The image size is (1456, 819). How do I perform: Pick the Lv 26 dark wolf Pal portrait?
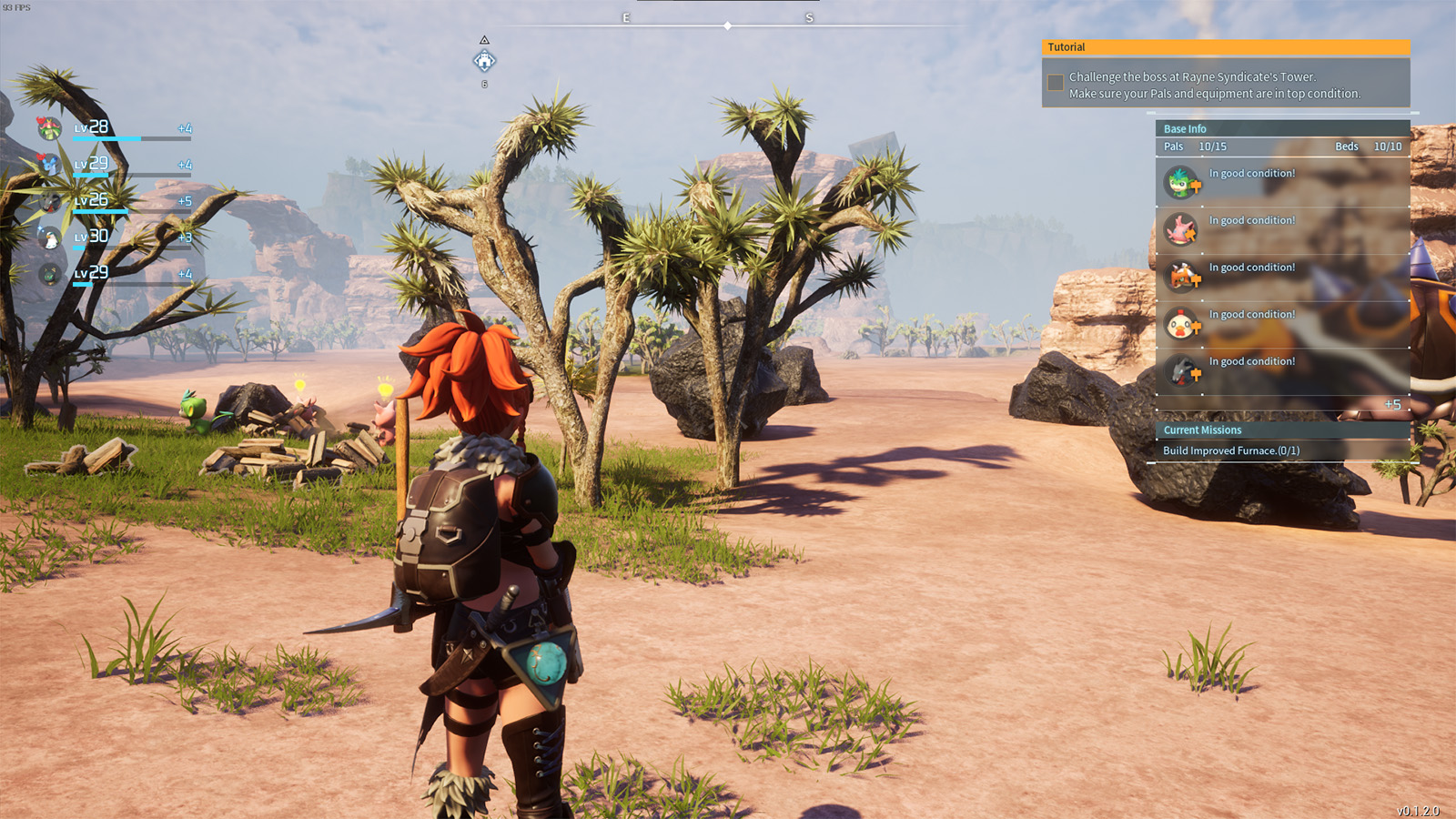point(50,201)
